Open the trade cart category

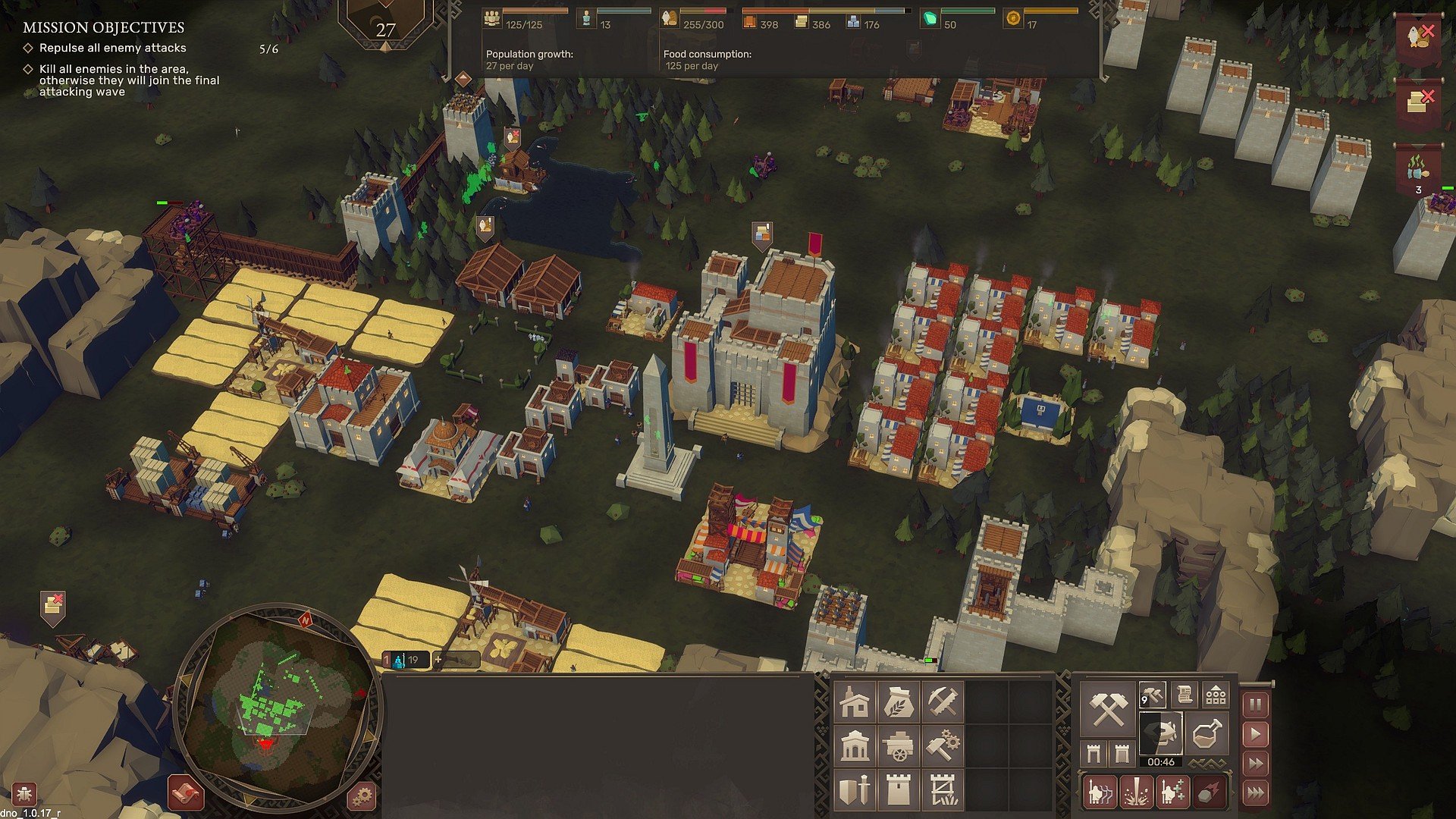click(x=899, y=746)
